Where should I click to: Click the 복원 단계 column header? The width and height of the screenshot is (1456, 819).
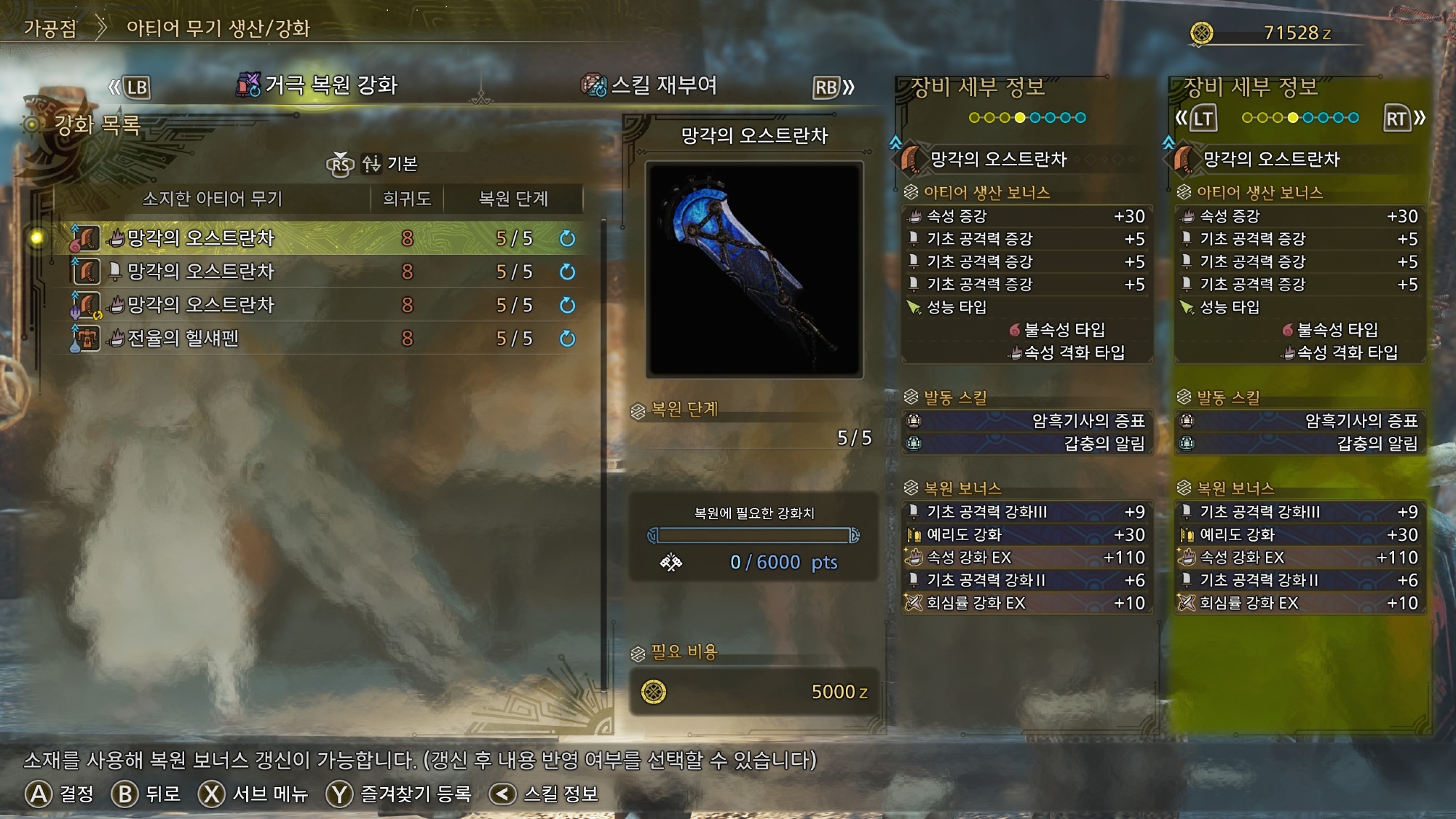click(x=513, y=199)
